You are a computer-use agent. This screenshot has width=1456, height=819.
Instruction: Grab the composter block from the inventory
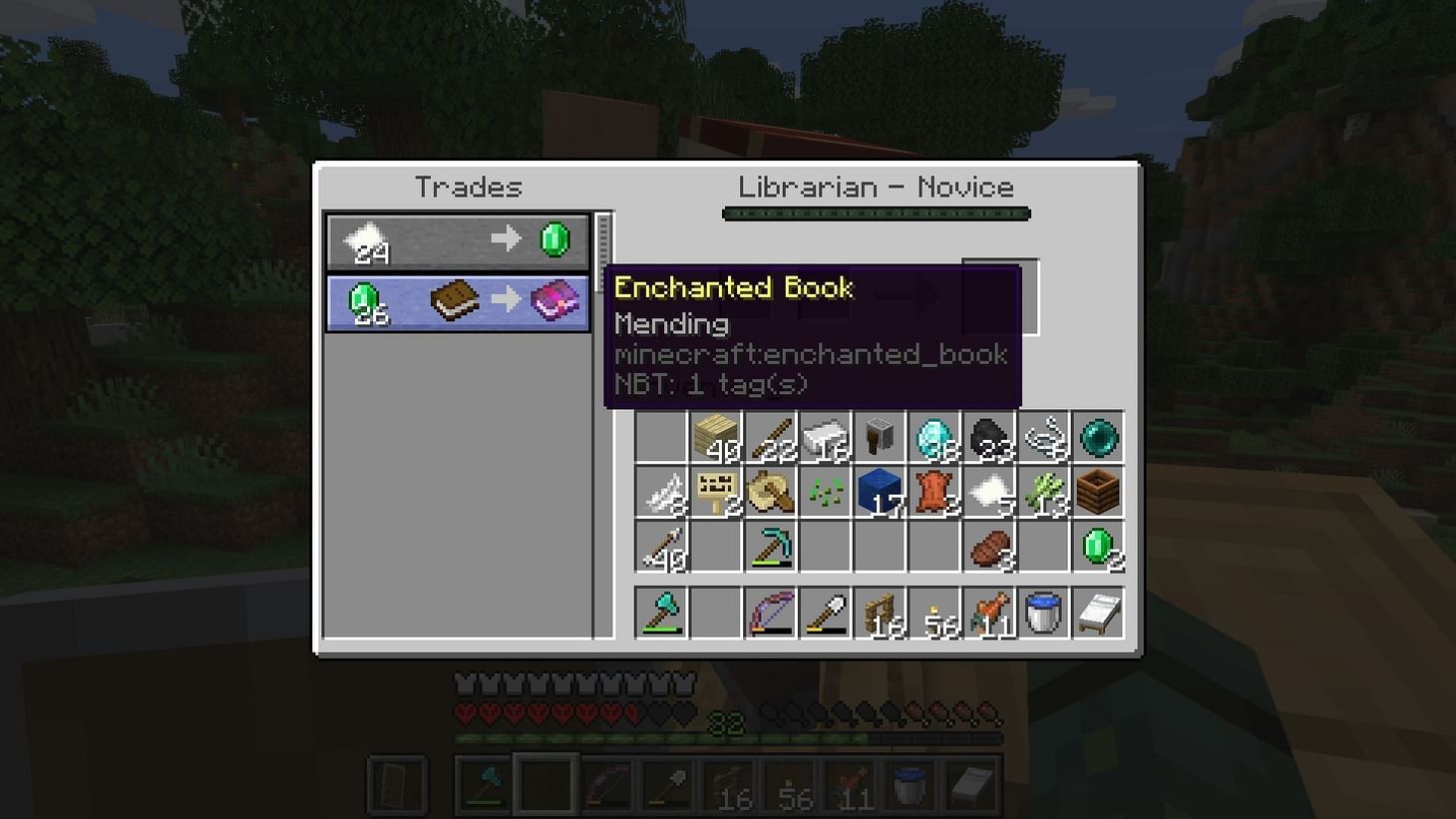[x=1097, y=491]
